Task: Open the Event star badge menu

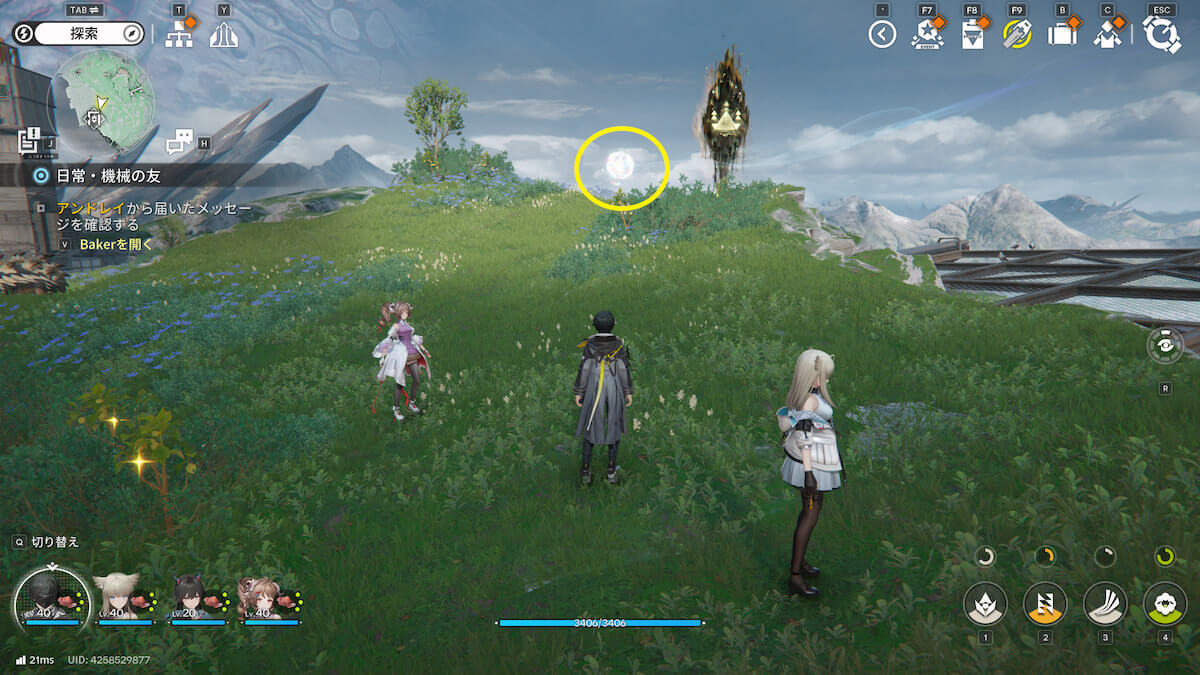Action: point(927,35)
